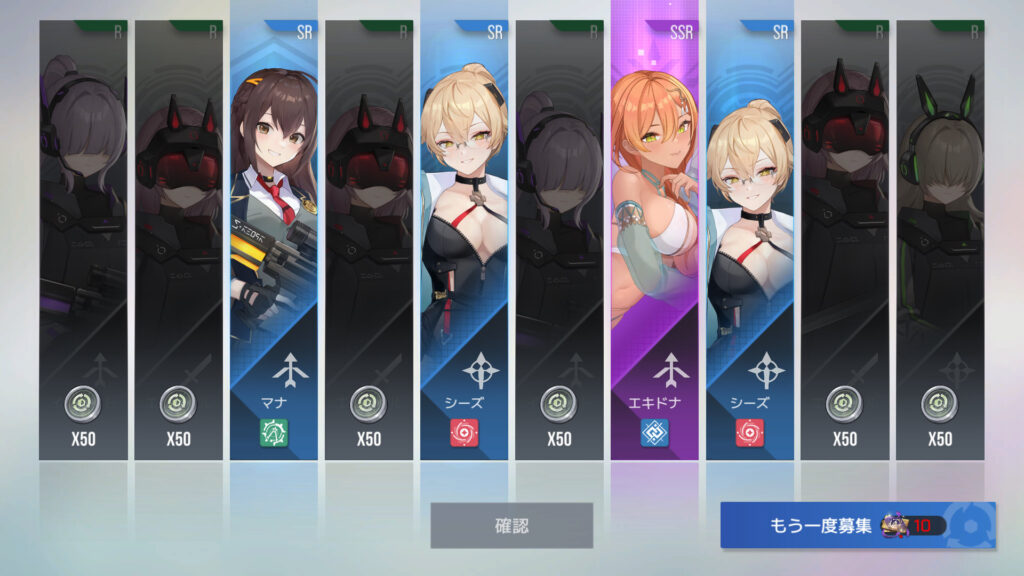1024x576 pixels.
Task: Click the green emblem under マナ
Action: pyautogui.click(x=274, y=433)
